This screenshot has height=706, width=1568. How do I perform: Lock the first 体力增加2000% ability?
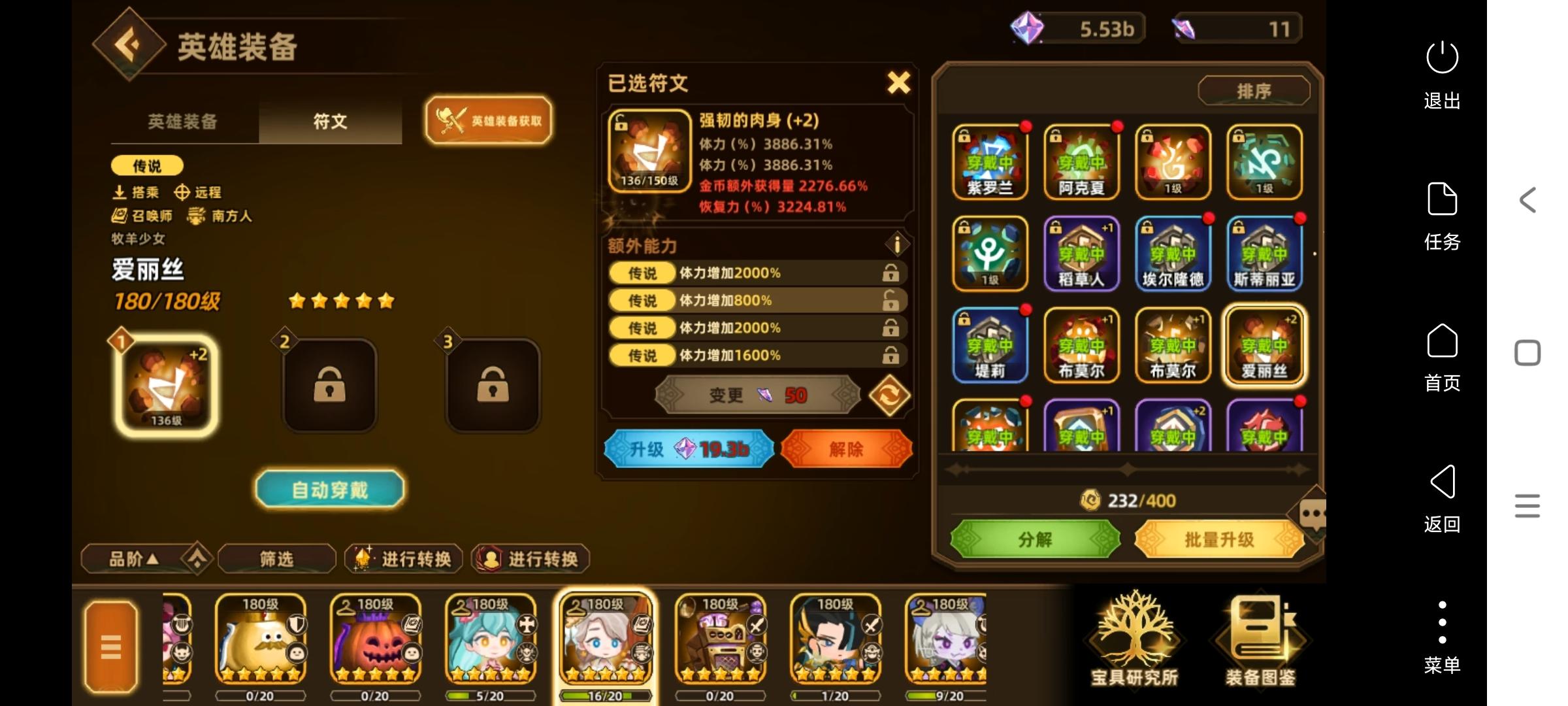pyautogui.click(x=890, y=273)
